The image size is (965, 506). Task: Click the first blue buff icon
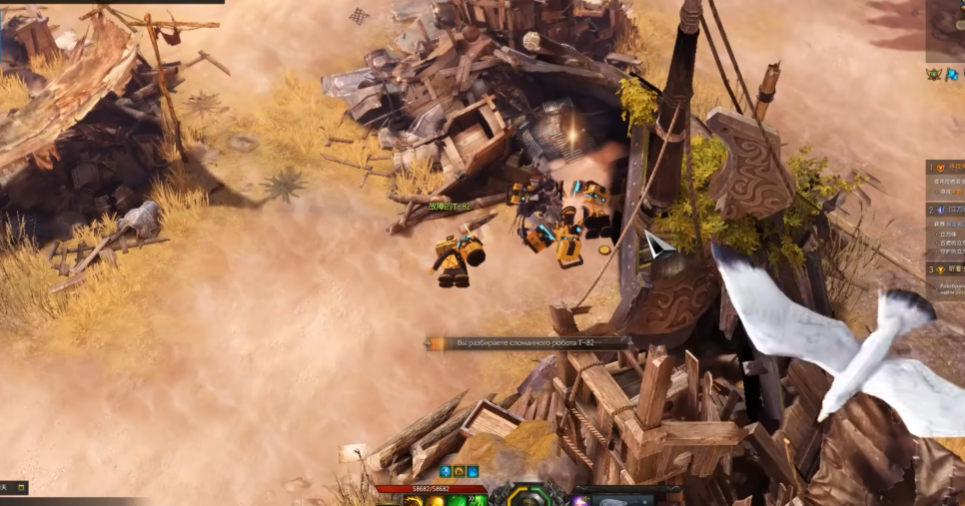[x=445, y=471]
